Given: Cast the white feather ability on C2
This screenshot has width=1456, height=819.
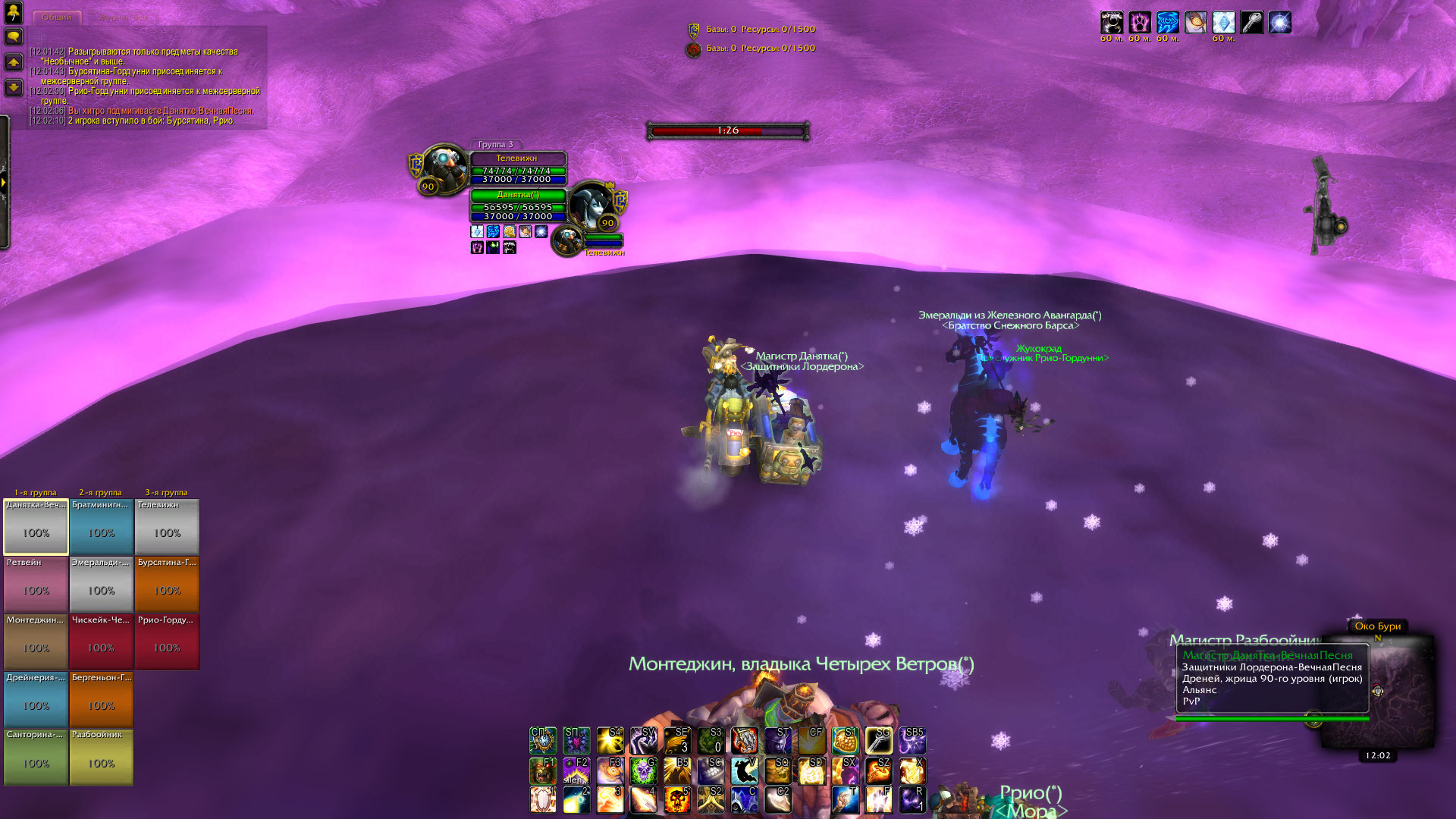Looking at the screenshot, I should point(777,799).
